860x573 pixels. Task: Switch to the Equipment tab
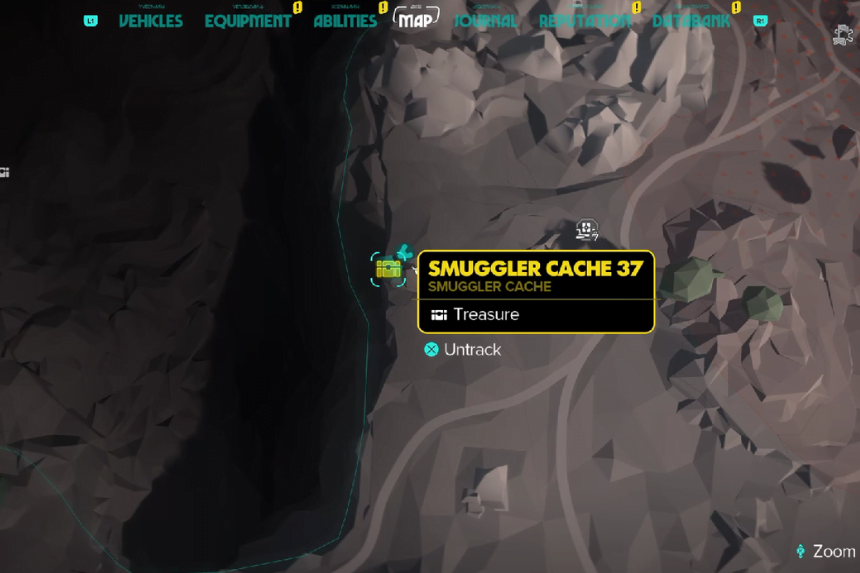coord(248,21)
